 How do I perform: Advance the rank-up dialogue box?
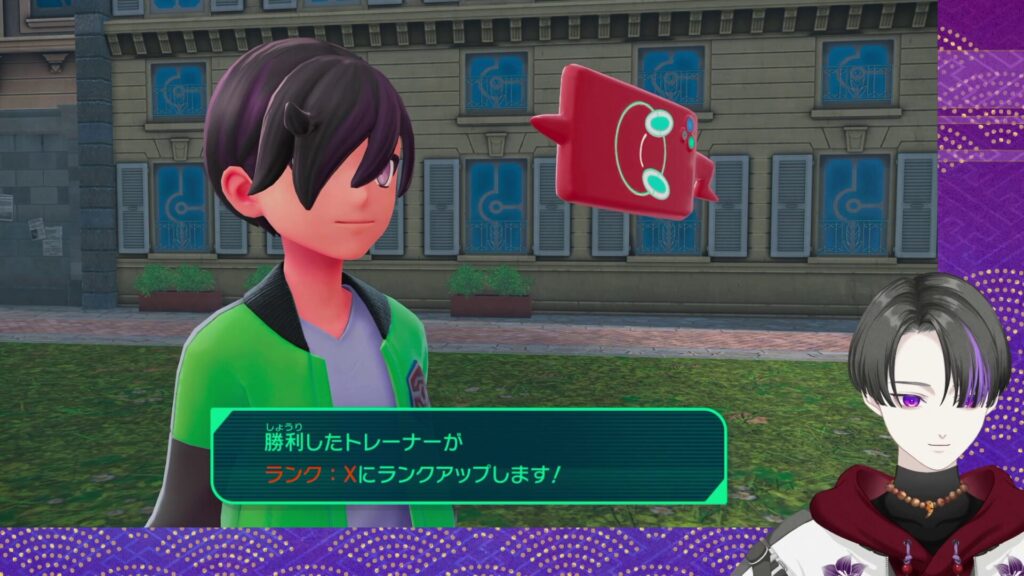click(x=468, y=455)
